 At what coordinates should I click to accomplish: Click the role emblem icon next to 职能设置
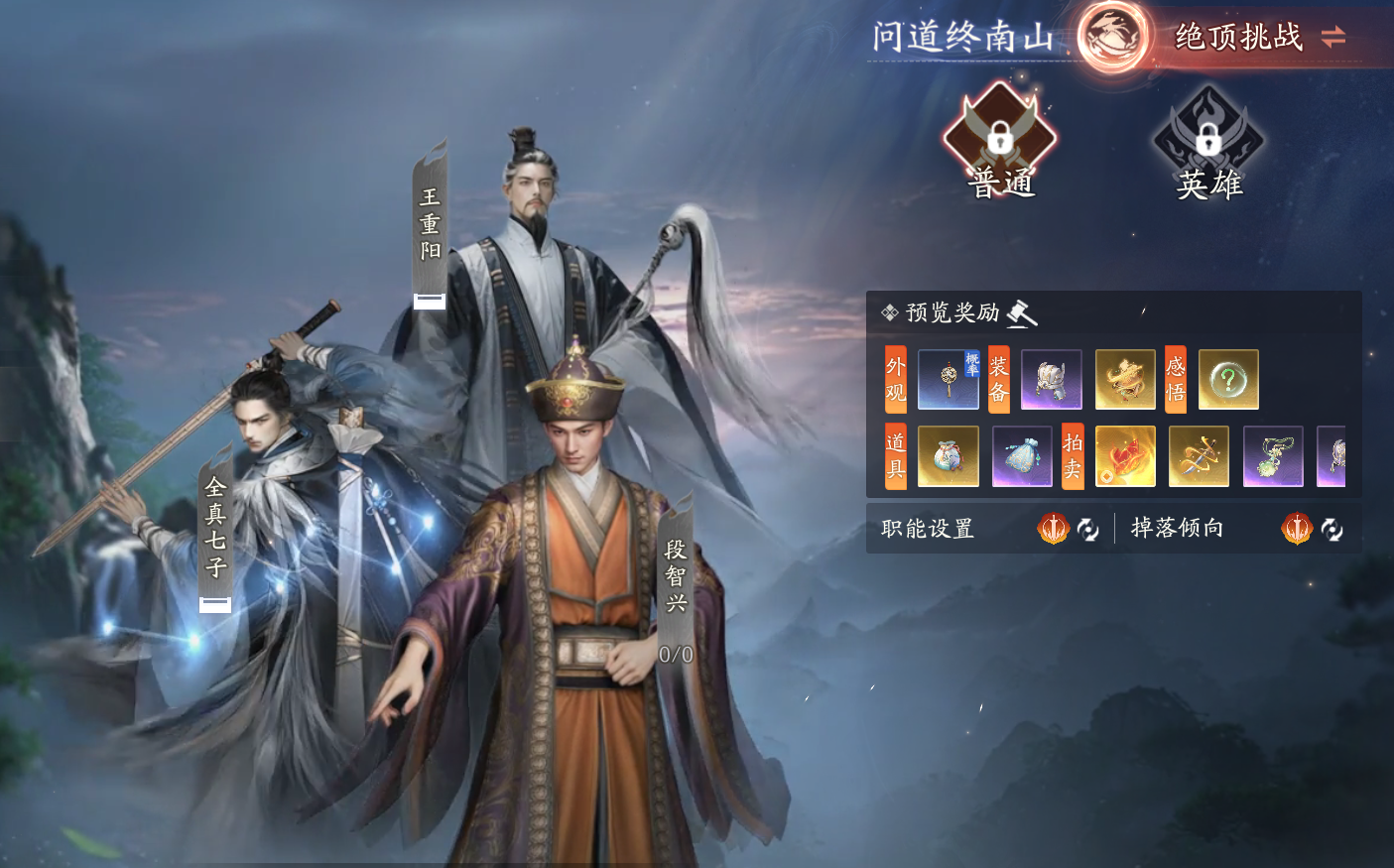click(1054, 529)
